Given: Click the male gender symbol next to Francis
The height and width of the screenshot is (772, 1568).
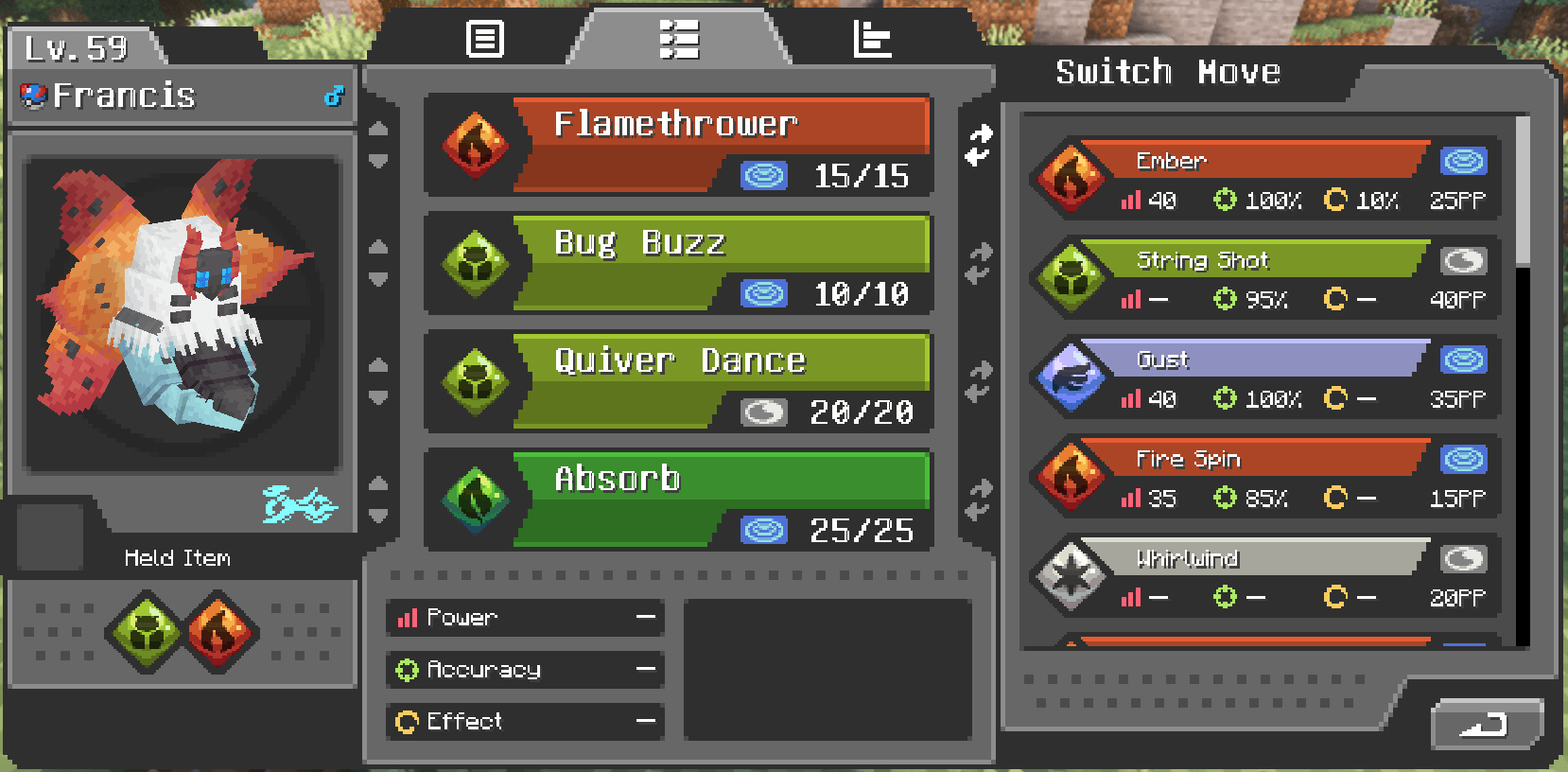Looking at the screenshot, I should [x=333, y=95].
